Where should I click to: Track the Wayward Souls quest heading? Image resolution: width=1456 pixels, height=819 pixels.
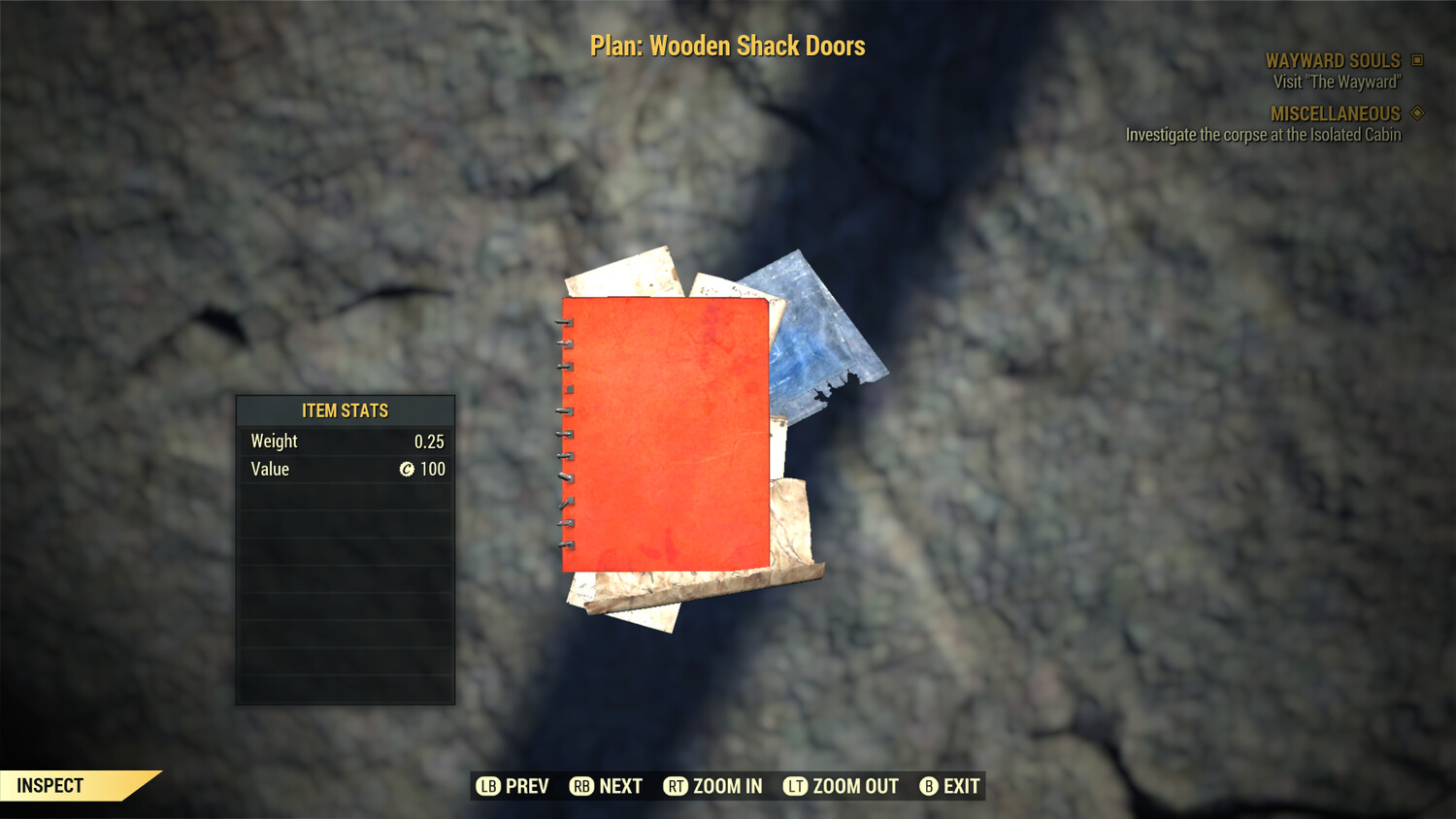1332,60
